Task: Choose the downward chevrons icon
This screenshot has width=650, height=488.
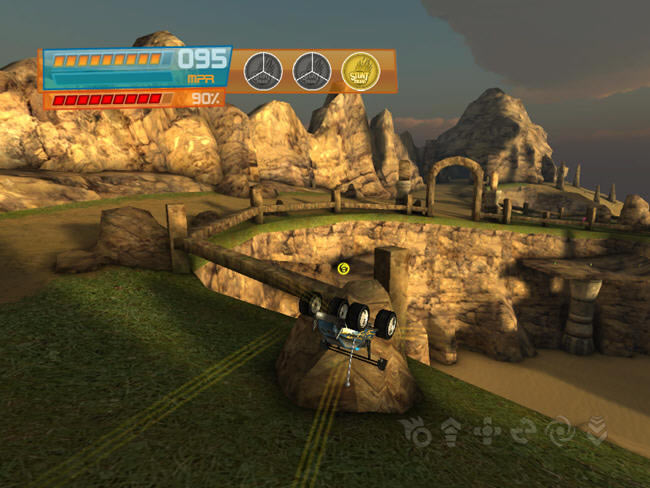Action: pos(596,431)
